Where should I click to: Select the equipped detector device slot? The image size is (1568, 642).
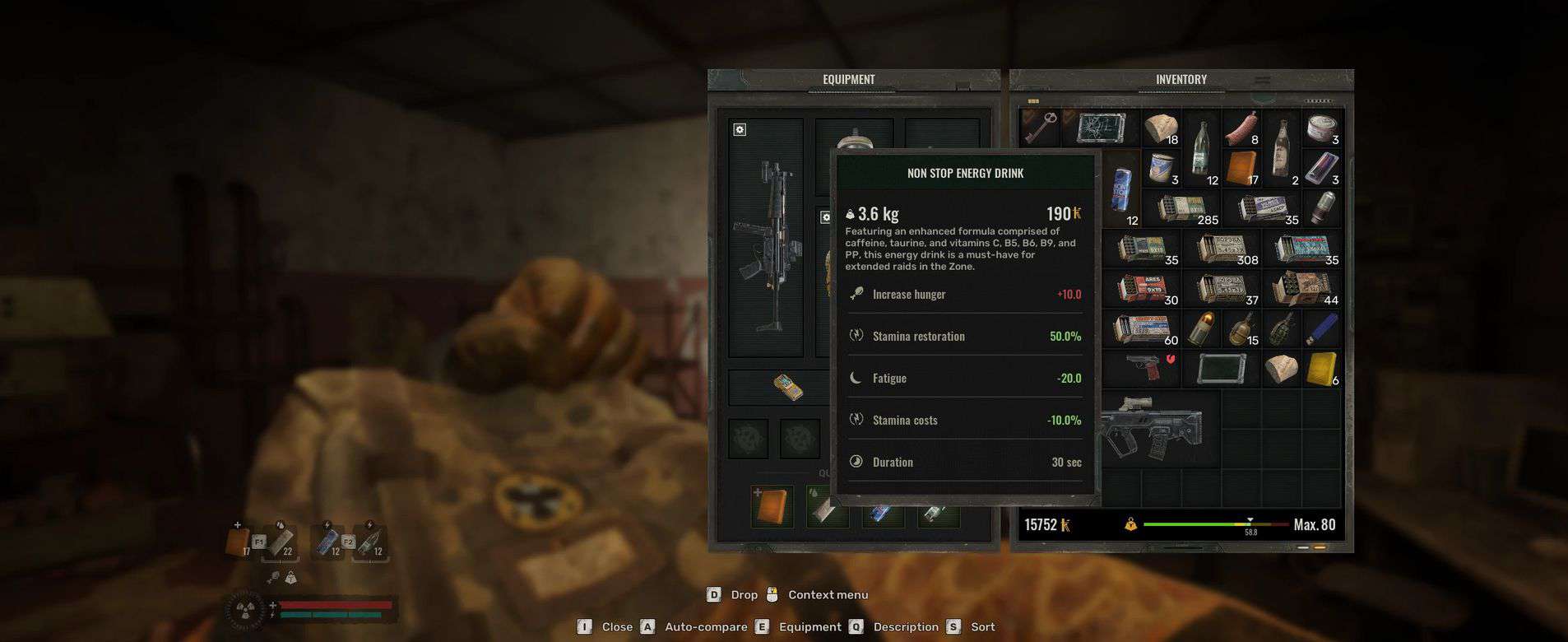[788, 387]
